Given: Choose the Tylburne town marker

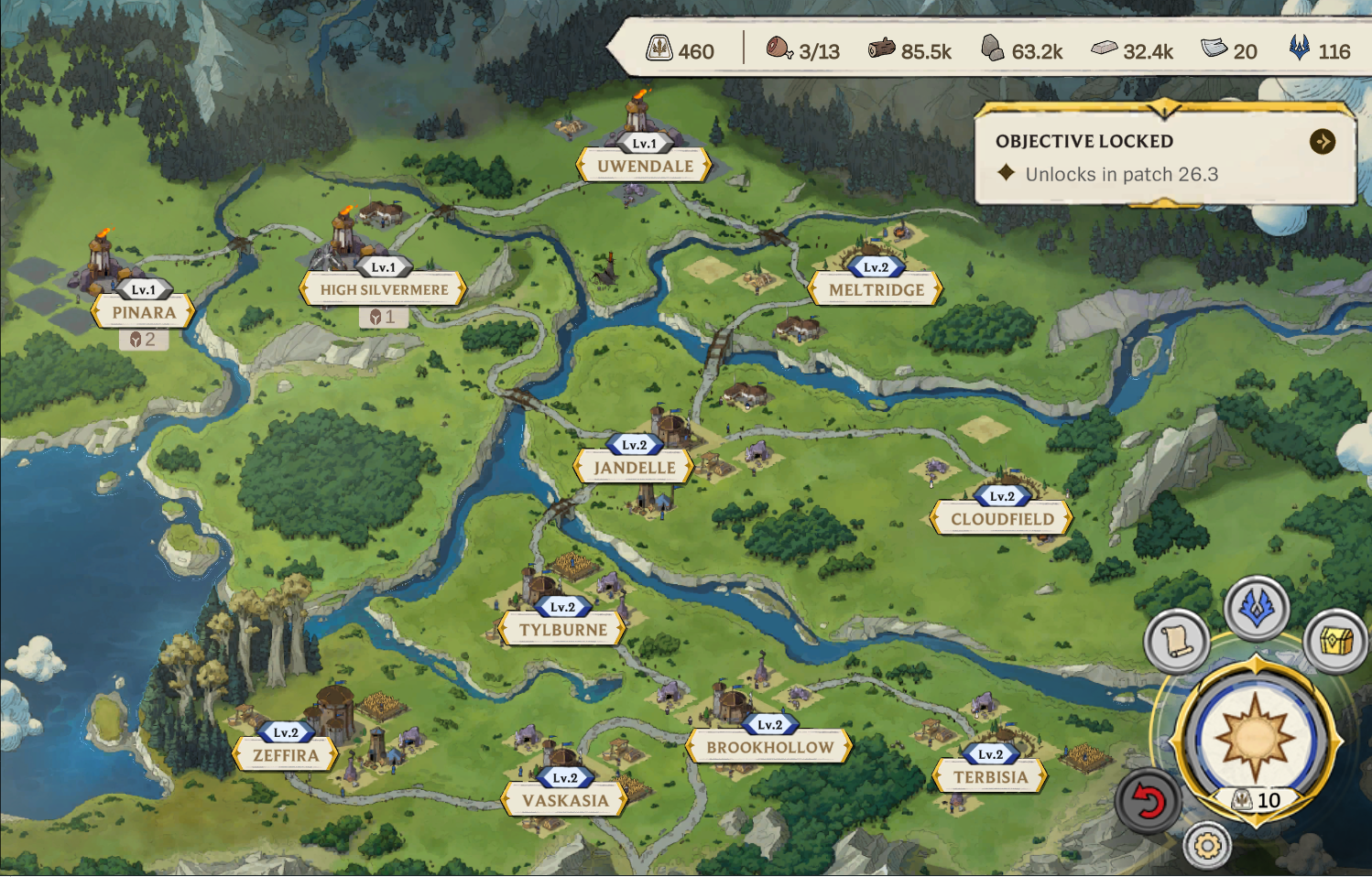Looking at the screenshot, I should coord(563,630).
